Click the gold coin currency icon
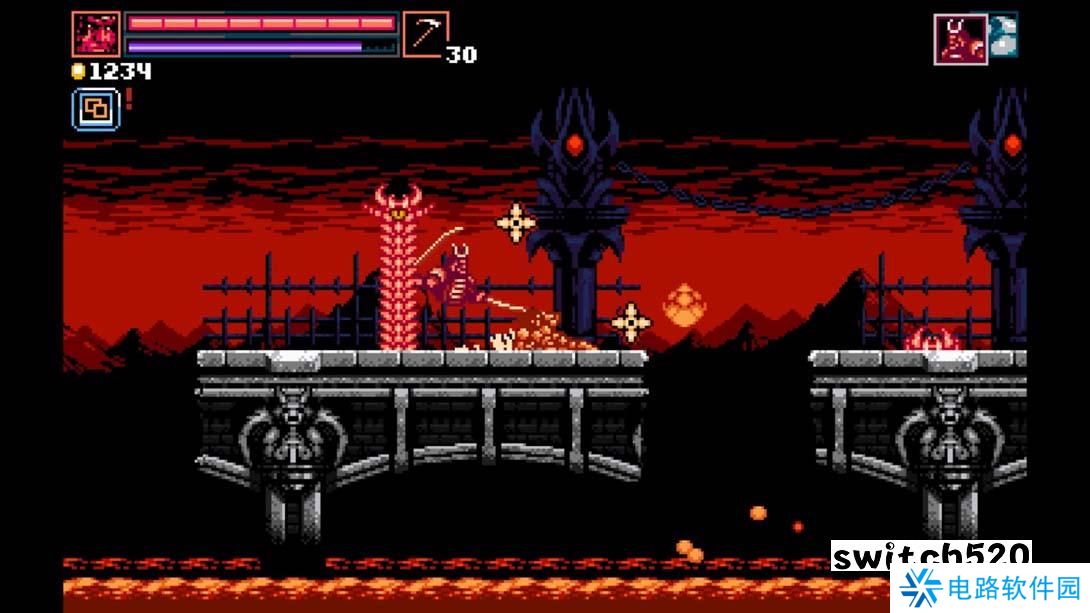The image size is (1090, 613). click(78, 71)
